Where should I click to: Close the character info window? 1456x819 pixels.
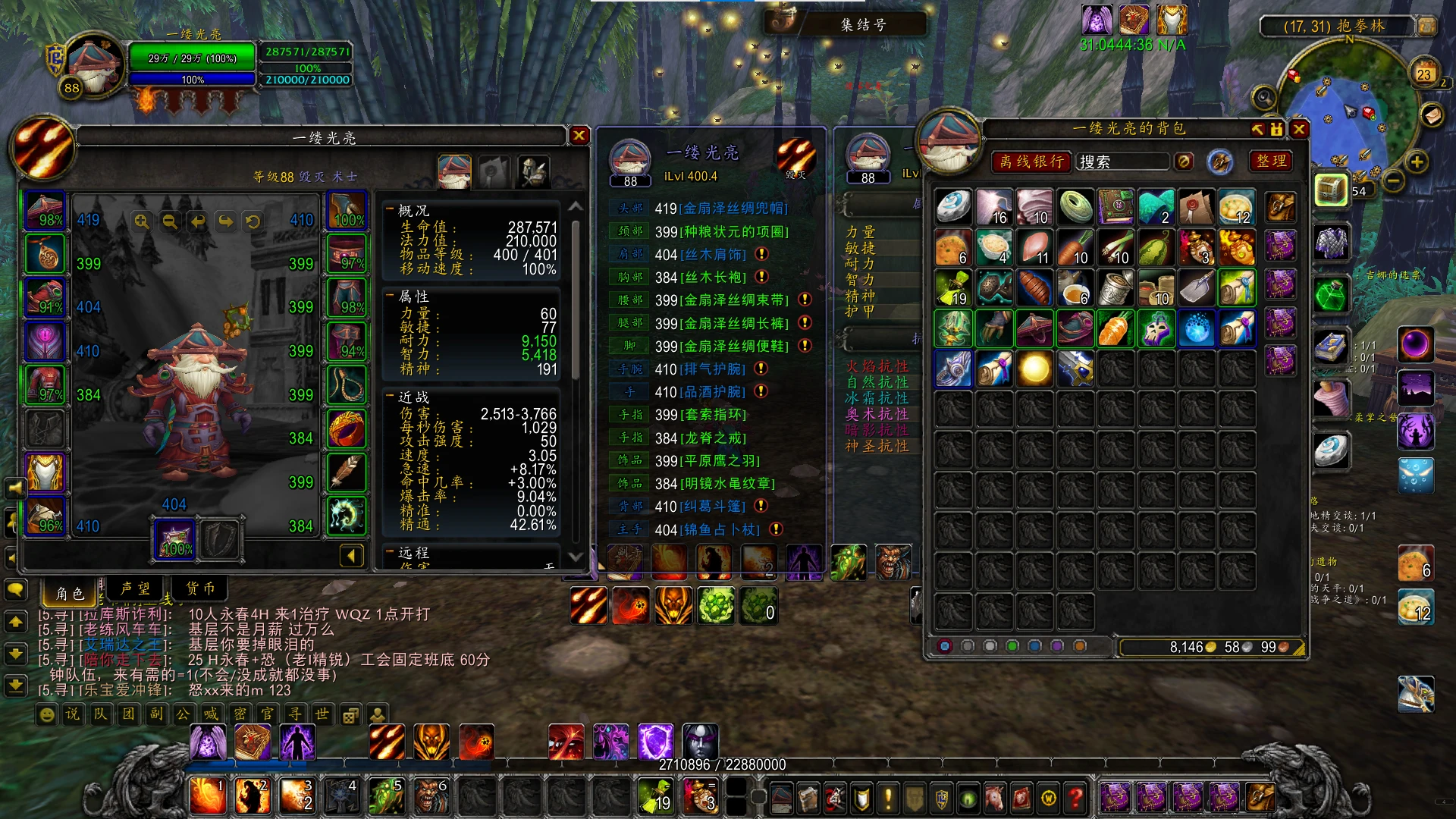tap(579, 136)
